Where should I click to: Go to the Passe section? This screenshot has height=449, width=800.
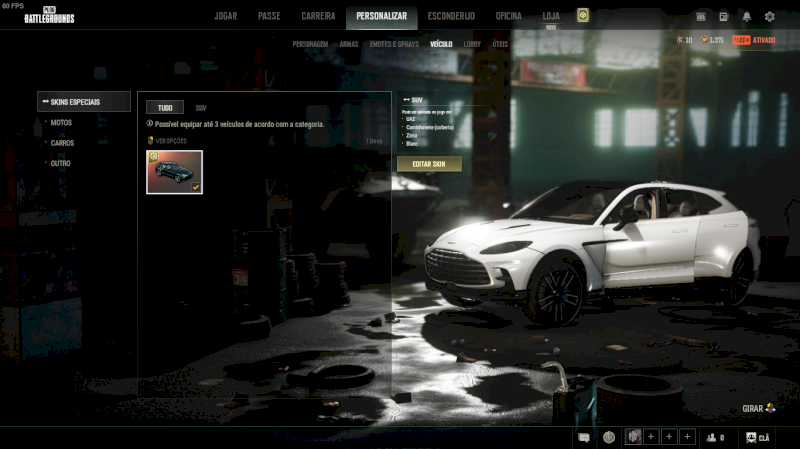269,16
